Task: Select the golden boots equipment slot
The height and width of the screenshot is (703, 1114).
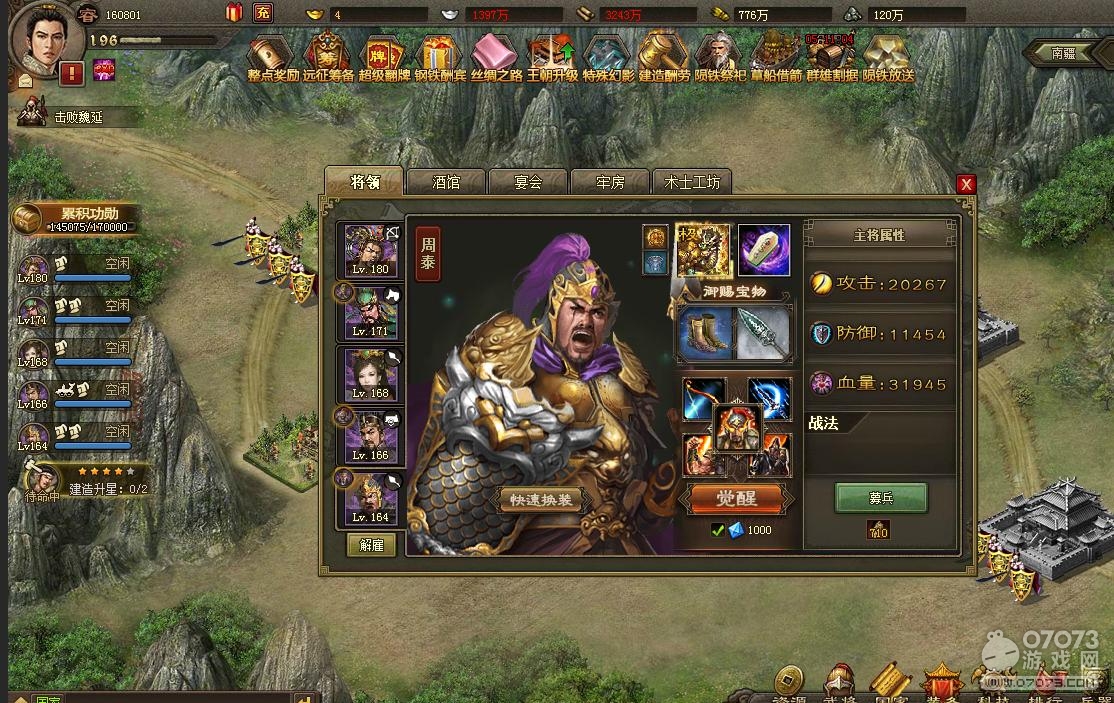Action: [705, 332]
